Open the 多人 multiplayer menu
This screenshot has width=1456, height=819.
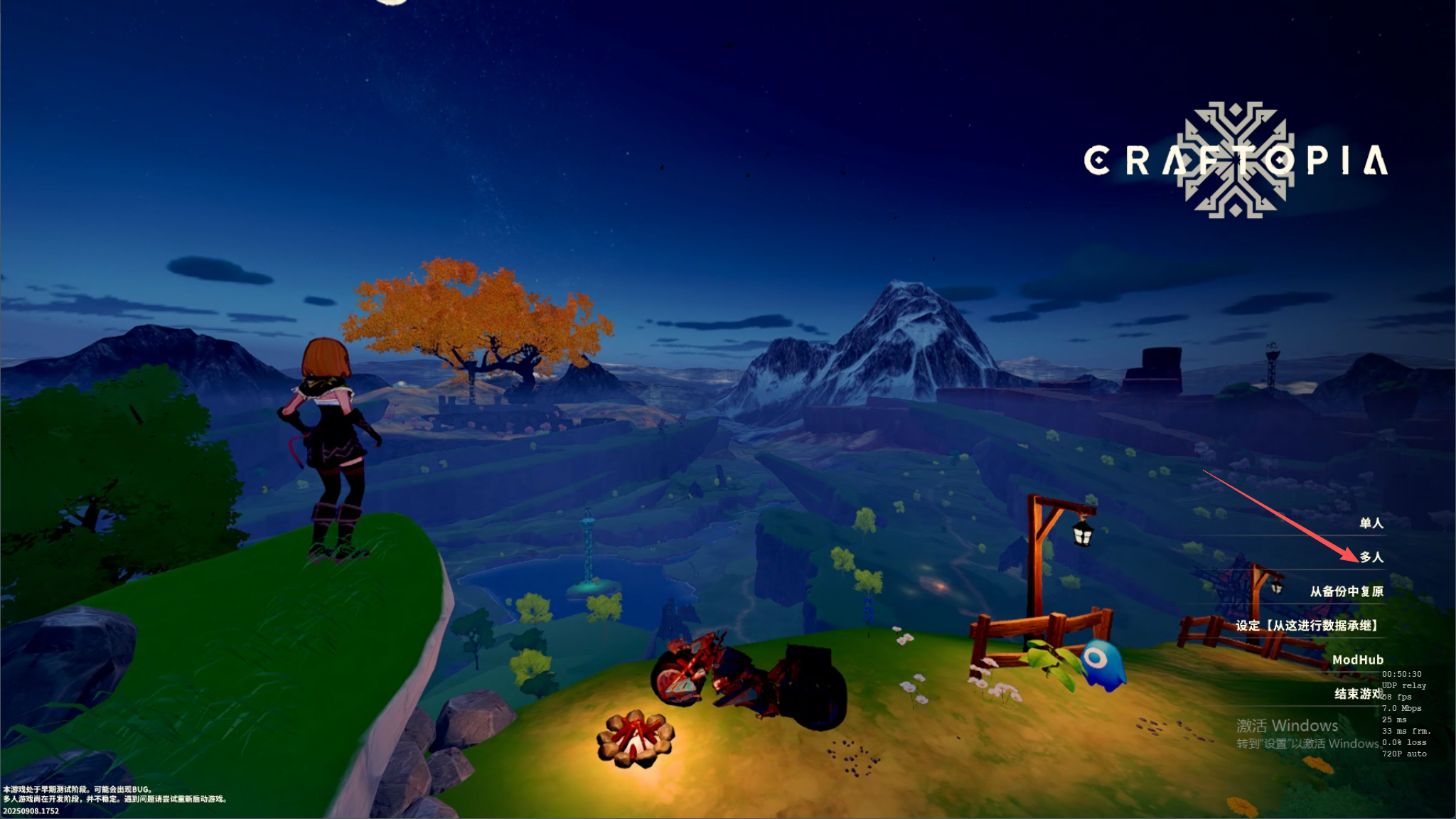(x=1371, y=557)
